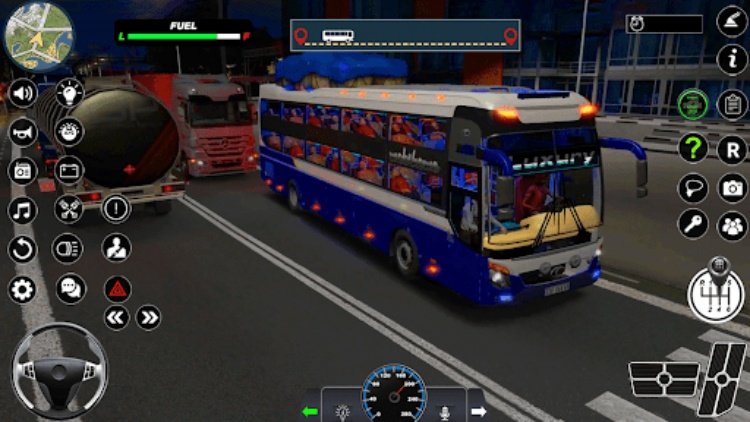
Task: Activate the red hazard triangle
Action: coord(117,290)
